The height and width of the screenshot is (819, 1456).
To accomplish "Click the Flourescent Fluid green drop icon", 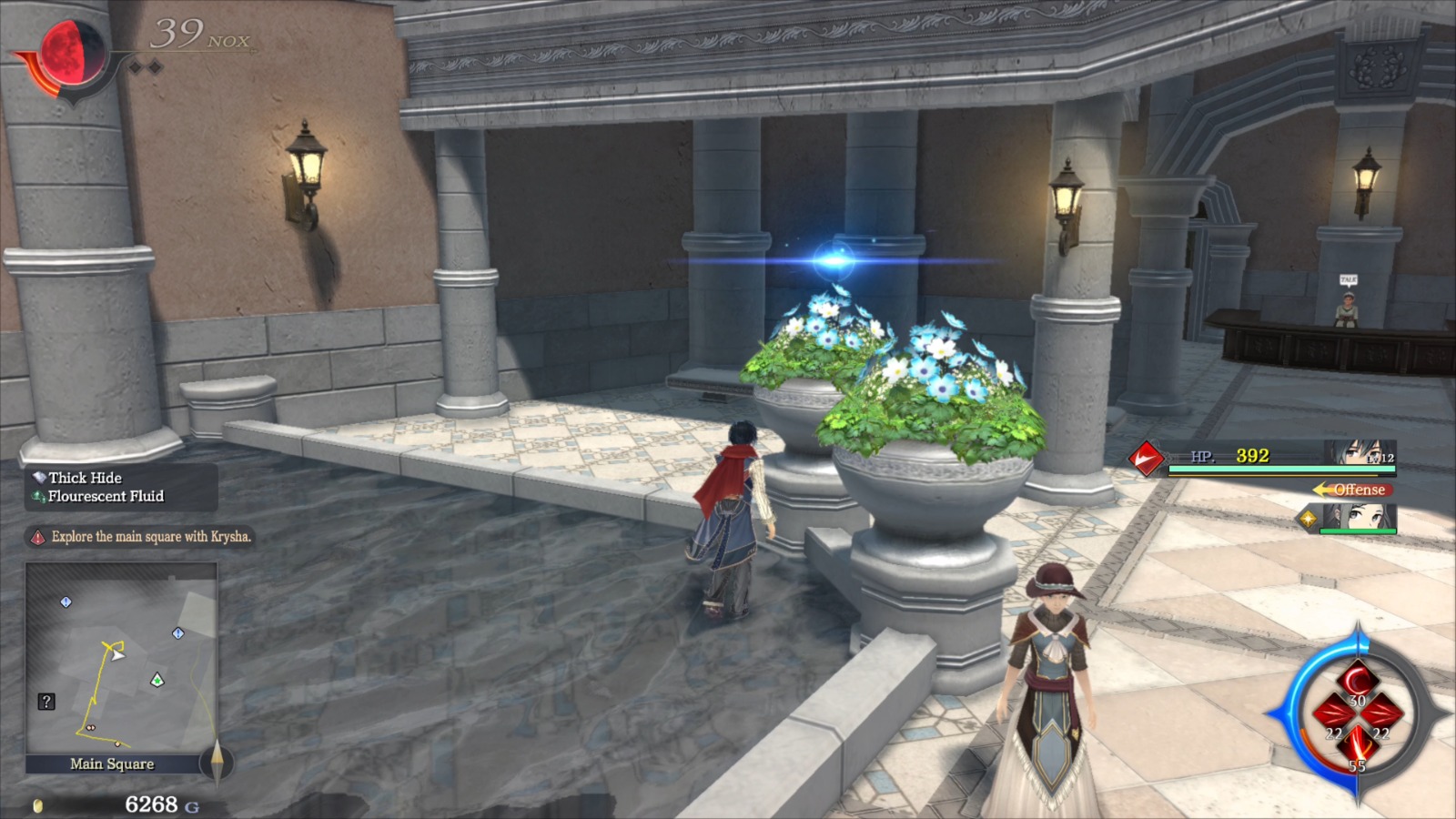I will tap(38, 497).
